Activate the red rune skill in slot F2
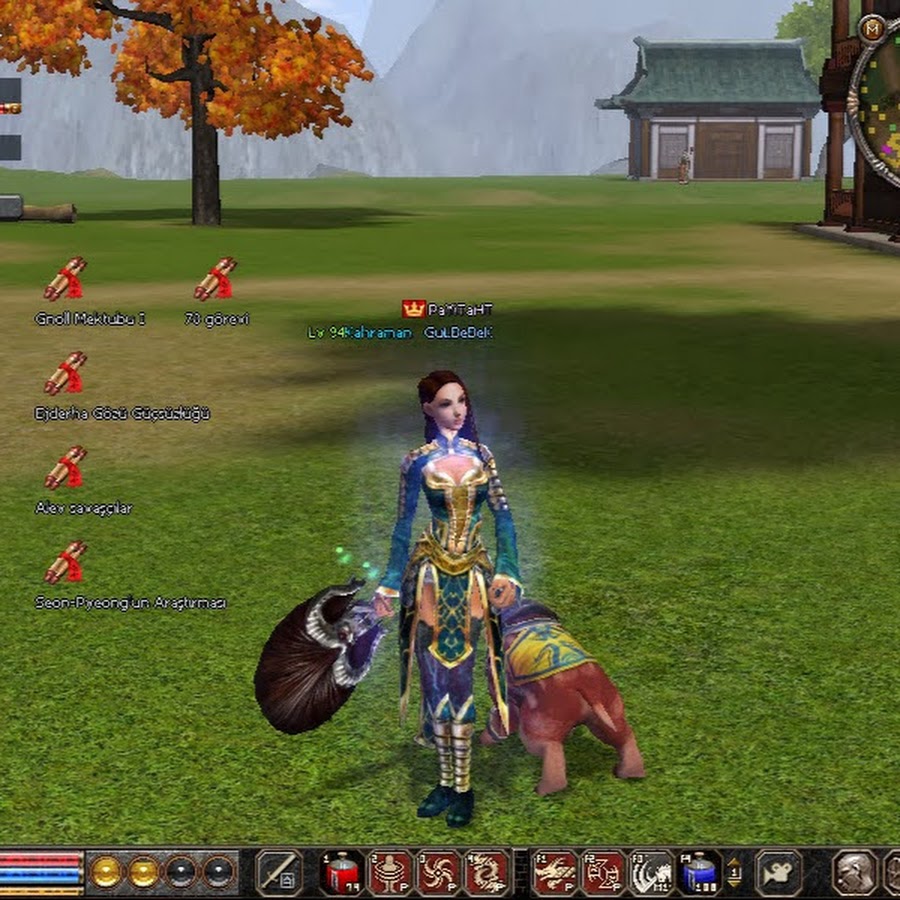The height and width of the screenshot is (900, 900). click(x=603, y=872)
